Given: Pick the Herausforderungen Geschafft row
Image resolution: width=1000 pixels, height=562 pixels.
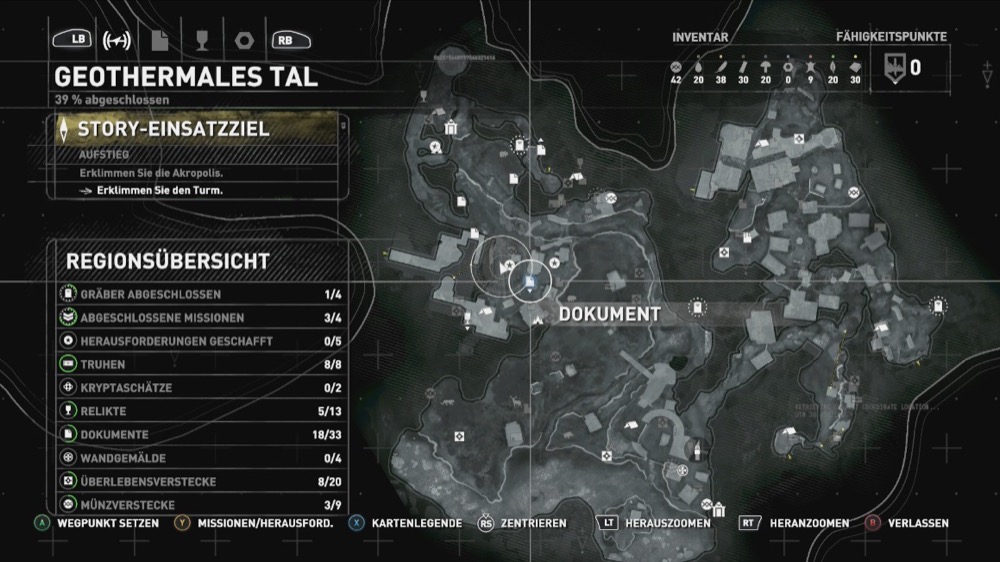Looking at the screenshot, I should click(x=200, y=341).
